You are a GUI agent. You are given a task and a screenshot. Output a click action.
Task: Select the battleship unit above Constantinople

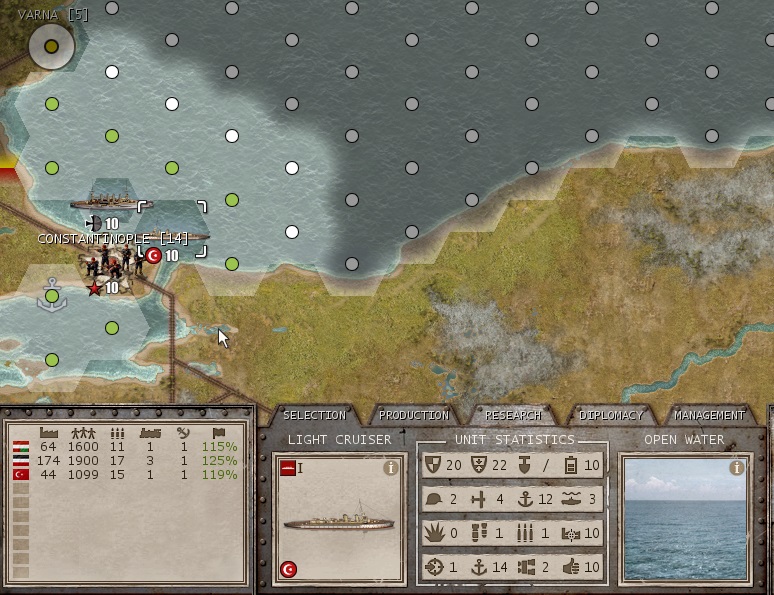point(111,201)
